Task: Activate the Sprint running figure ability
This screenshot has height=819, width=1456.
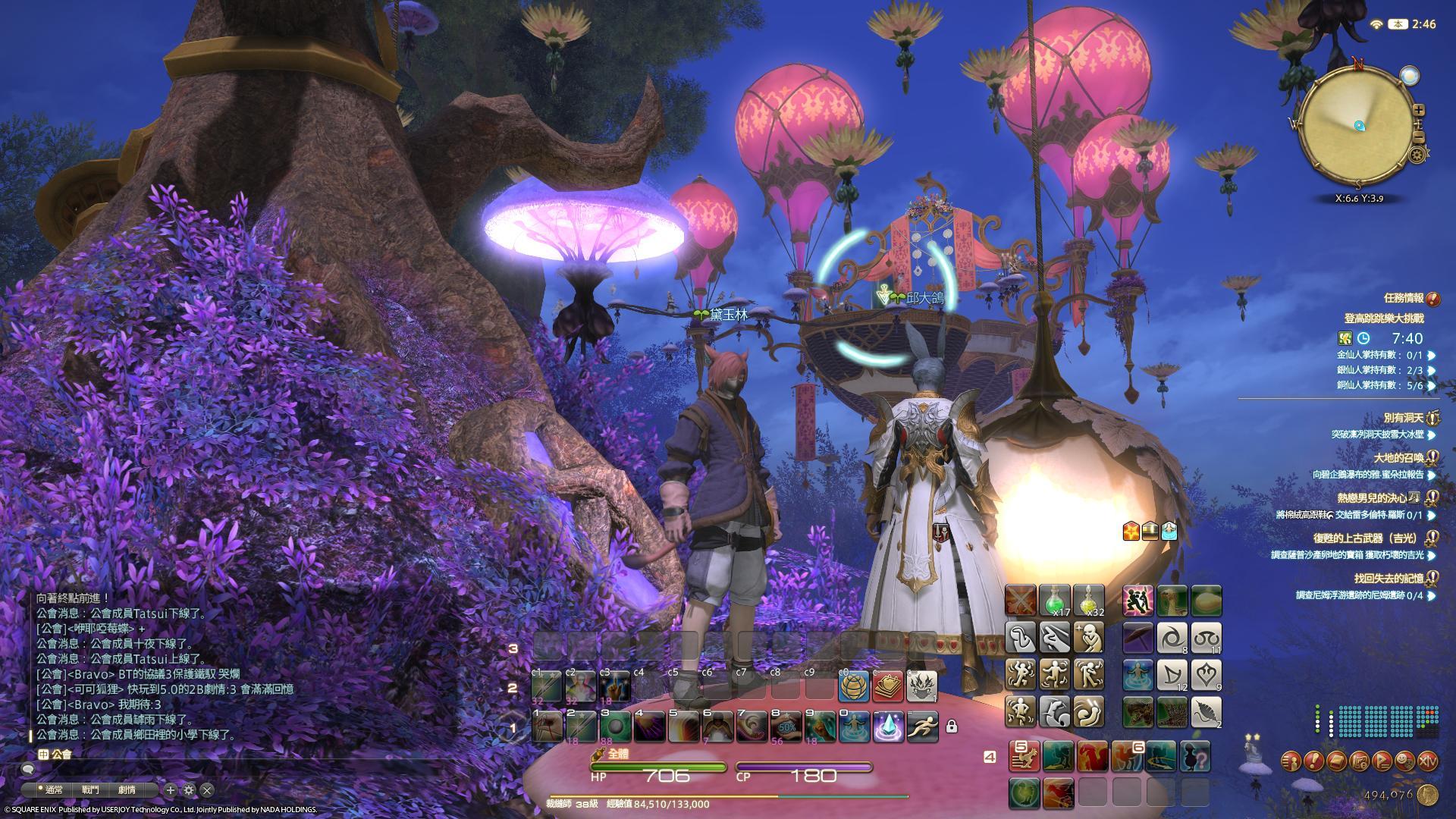Action: pyautogui.click(x=922, y=726)
